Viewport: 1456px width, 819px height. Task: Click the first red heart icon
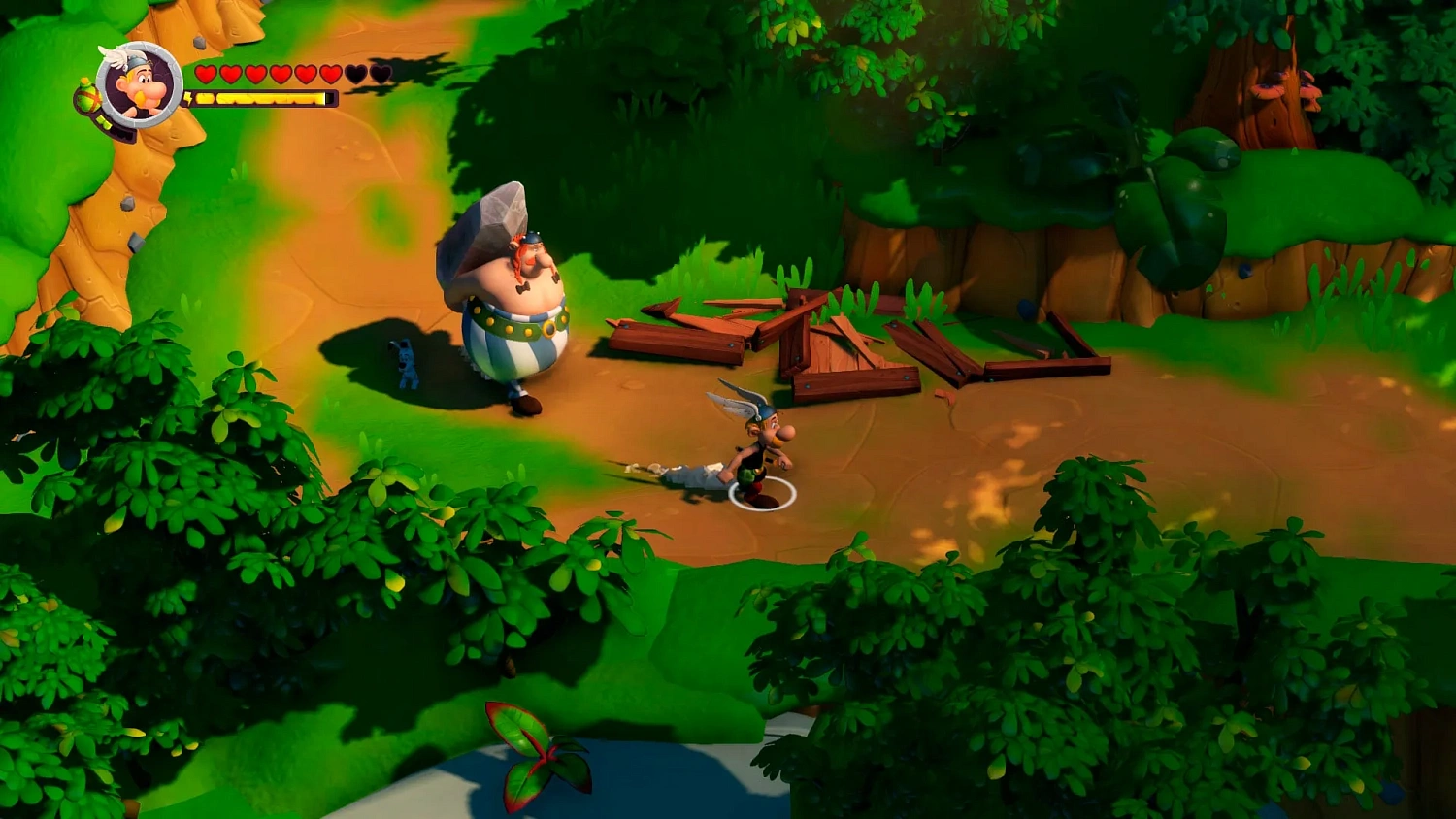click(x=206, y=73)
